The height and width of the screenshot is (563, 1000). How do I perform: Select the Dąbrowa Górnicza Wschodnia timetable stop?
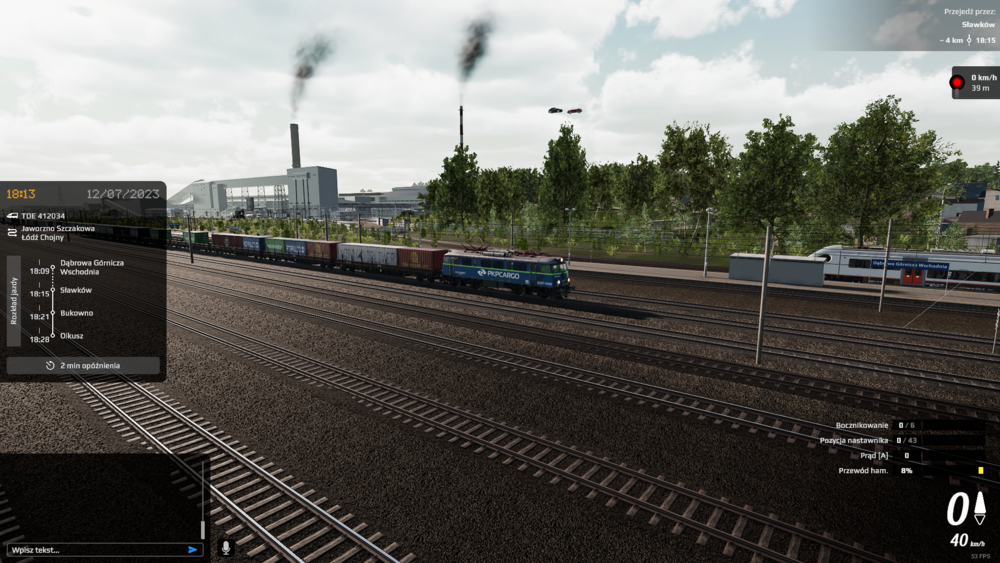(x=92, y=267)
